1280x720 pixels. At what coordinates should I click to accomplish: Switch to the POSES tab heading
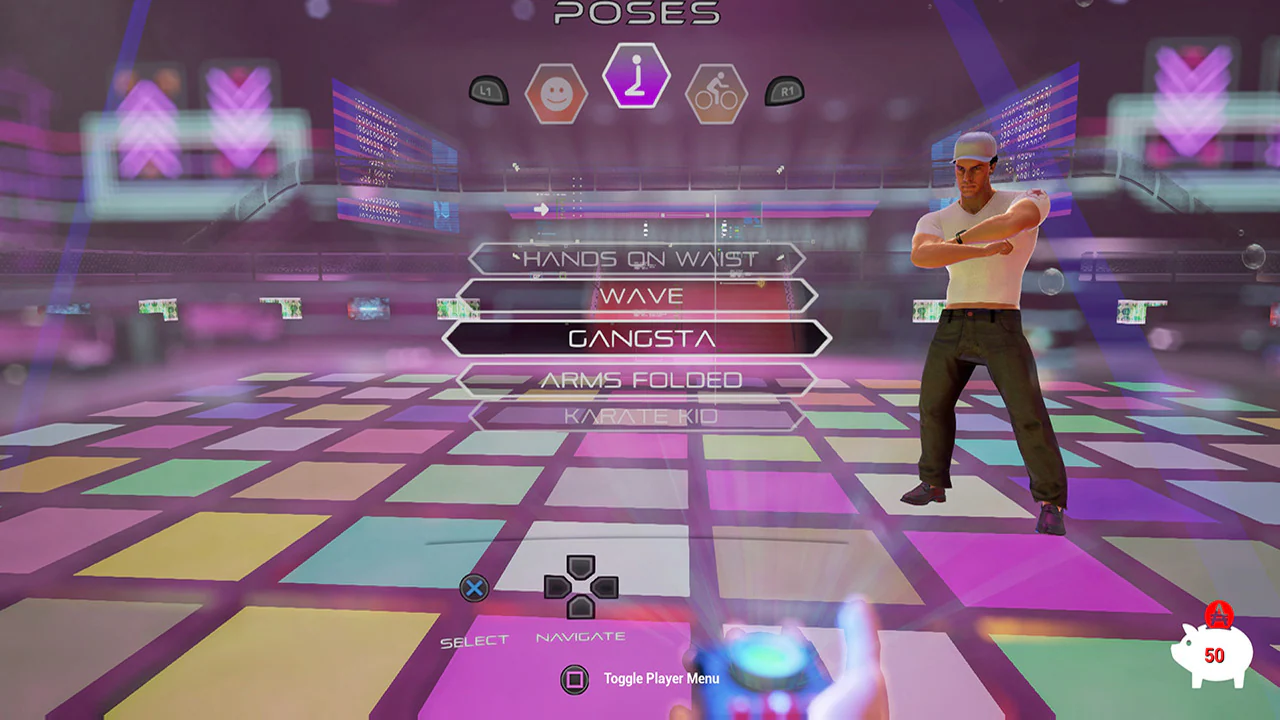(x=637, y=14)
